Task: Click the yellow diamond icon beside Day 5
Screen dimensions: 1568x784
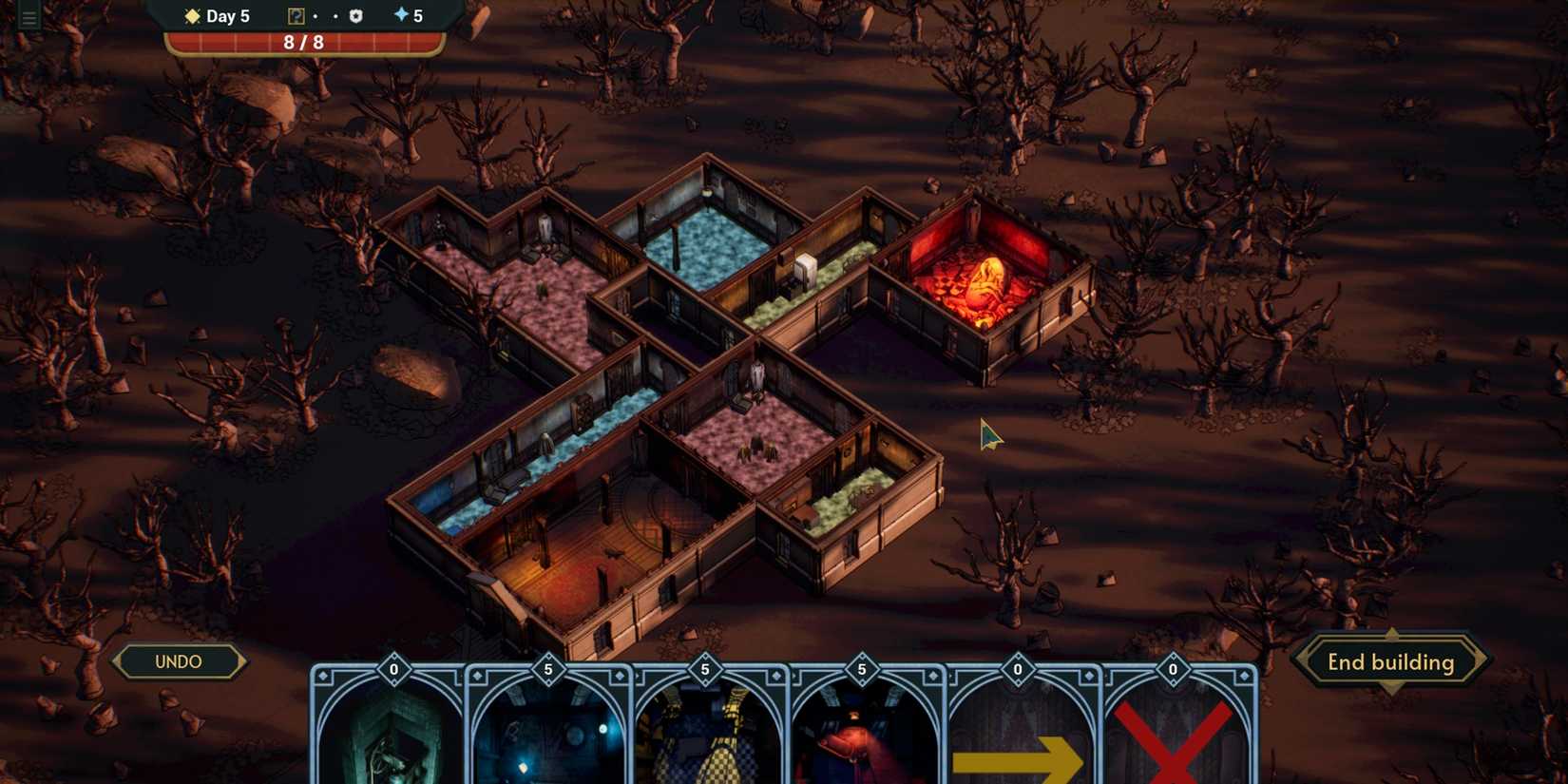Action: click(x=191, y=15)
